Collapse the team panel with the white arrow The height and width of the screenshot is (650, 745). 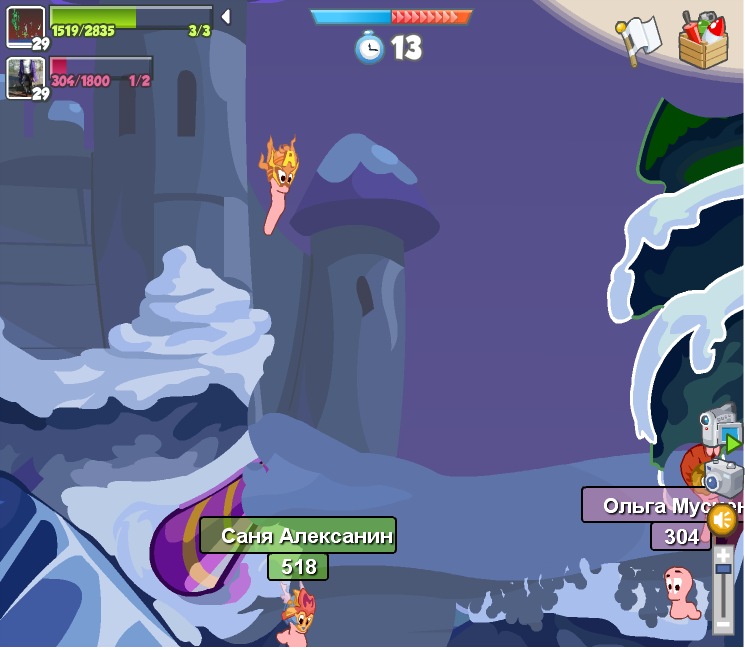tap(226, 16)
